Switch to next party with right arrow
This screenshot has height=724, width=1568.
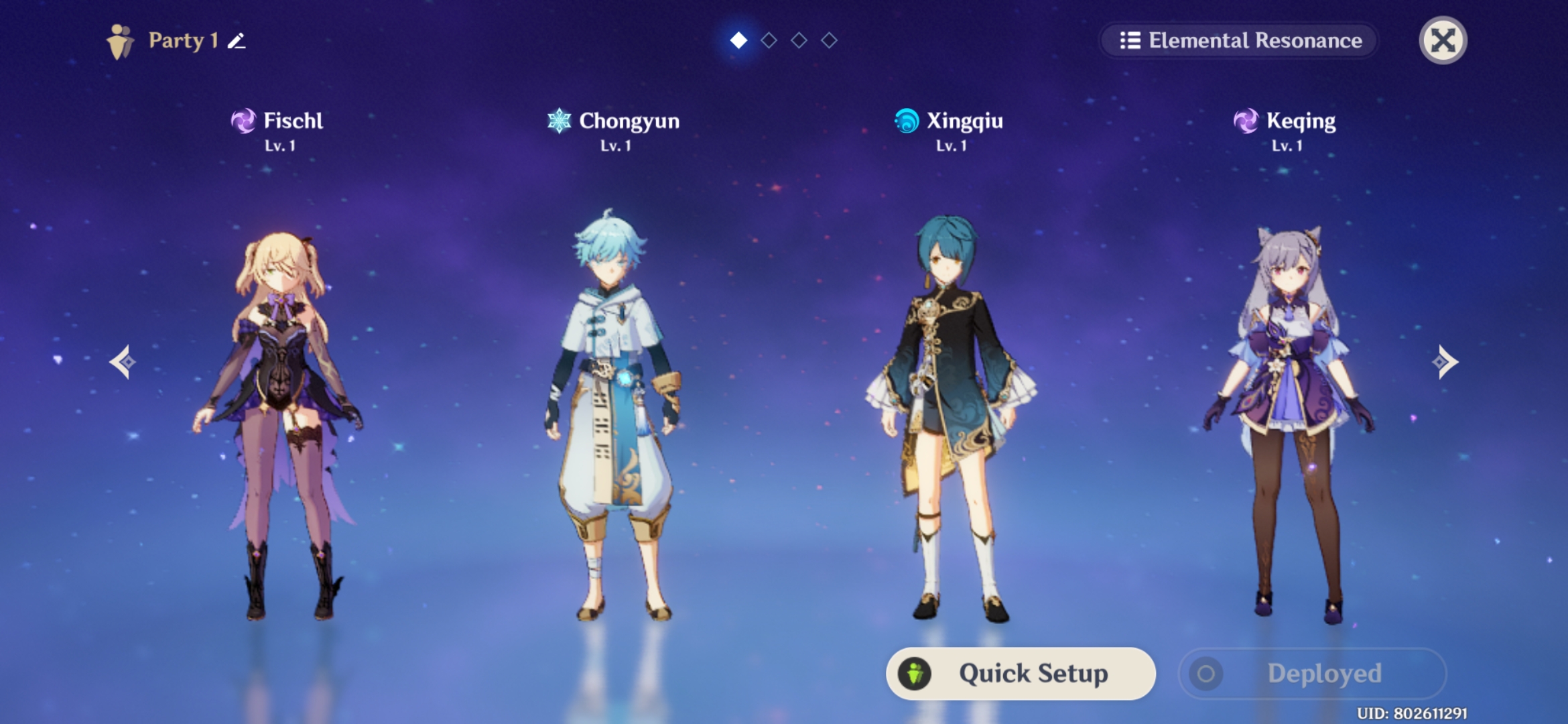(1445, 362)
